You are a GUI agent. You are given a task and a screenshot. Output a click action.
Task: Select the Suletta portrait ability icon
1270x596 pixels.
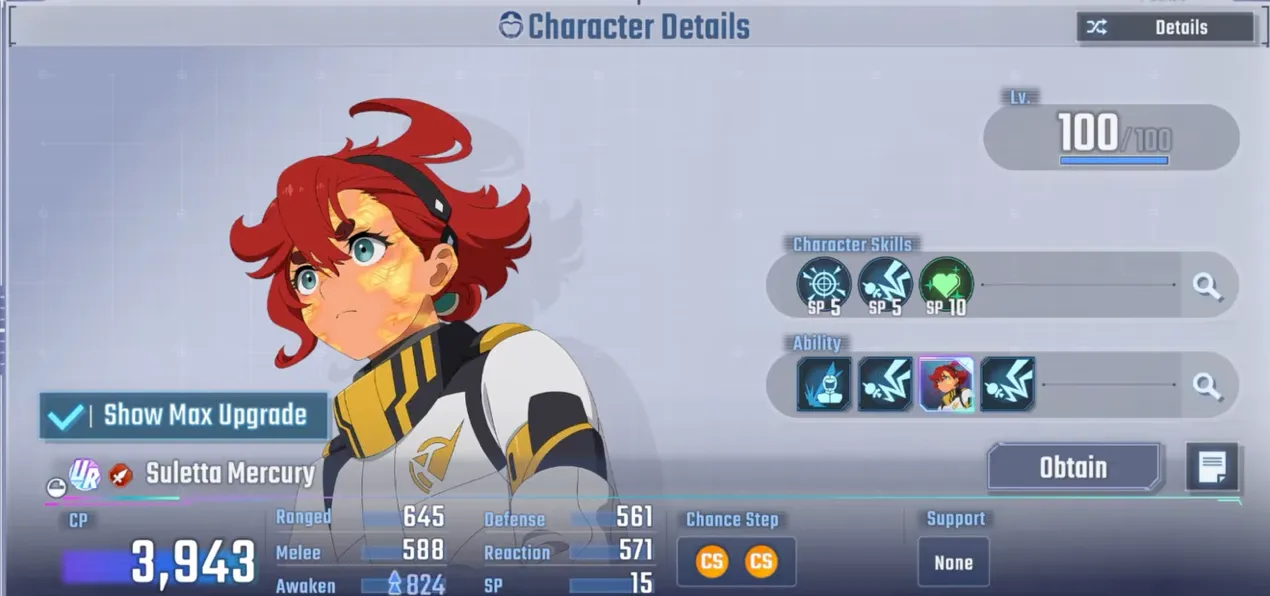click(x=946, y=384)
